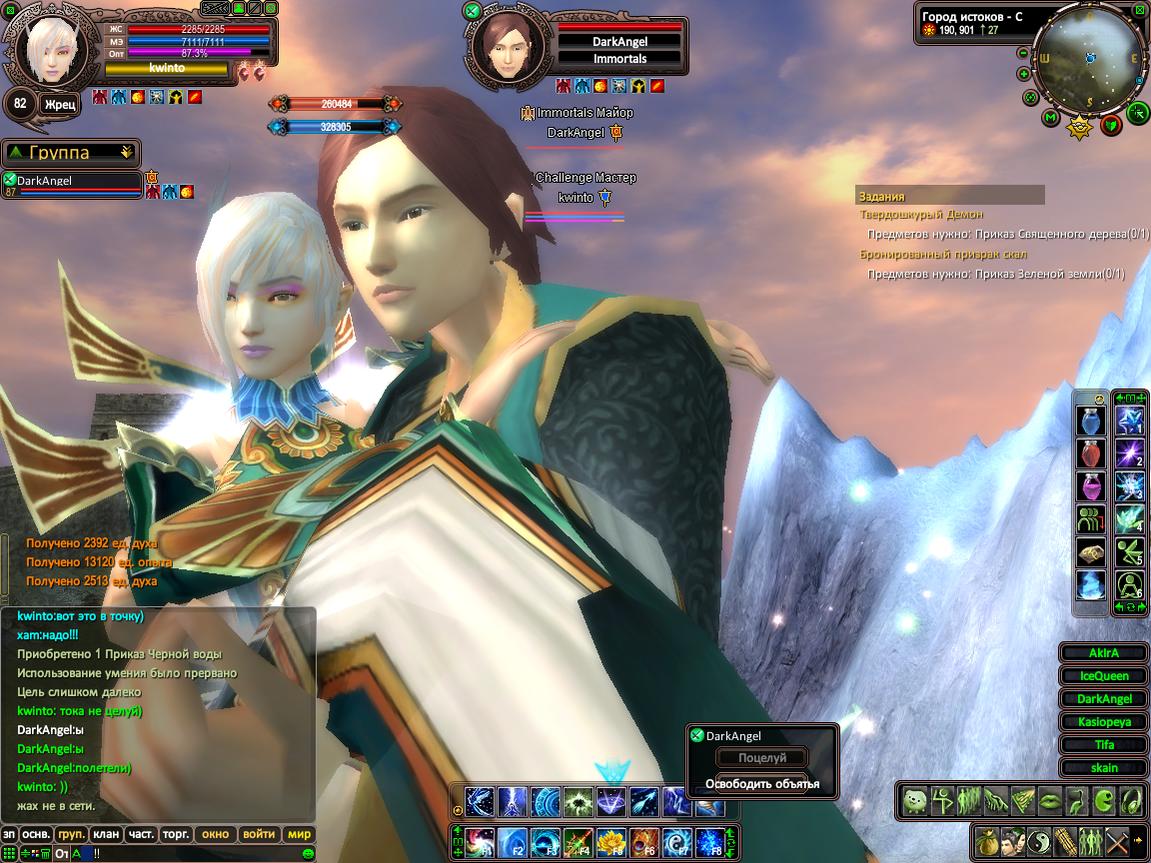Choose Kasiopeya in the player list
Viewport: 1151px width, 863px height.
[x=1104, y=722]
